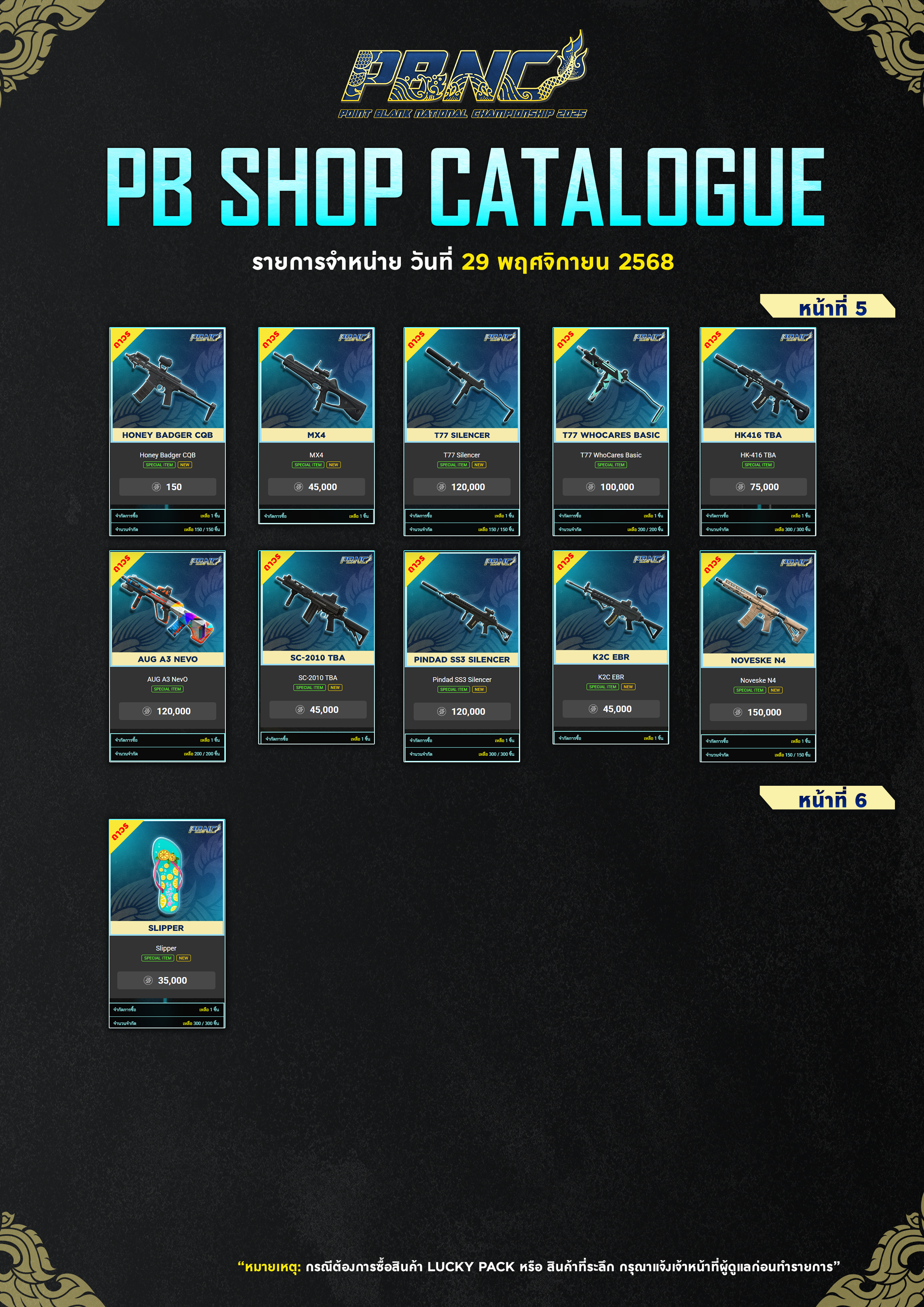Select the colorful AUG A3 NevO image
The image size is (924, 1307).
[167, 604]
